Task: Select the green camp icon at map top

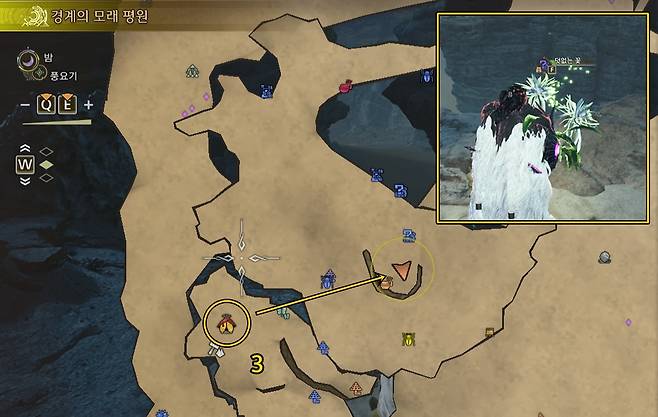Action: [191, 71]
